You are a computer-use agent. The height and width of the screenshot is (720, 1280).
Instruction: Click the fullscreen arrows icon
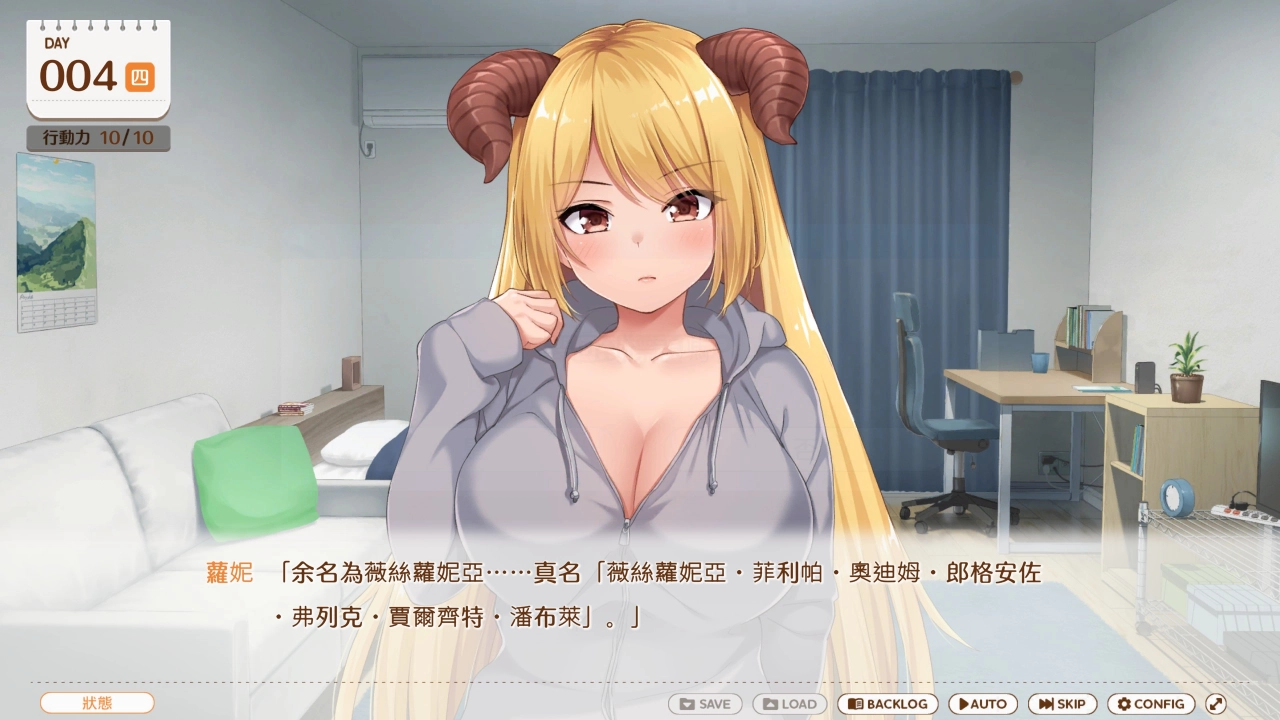tap(1218, 703)
